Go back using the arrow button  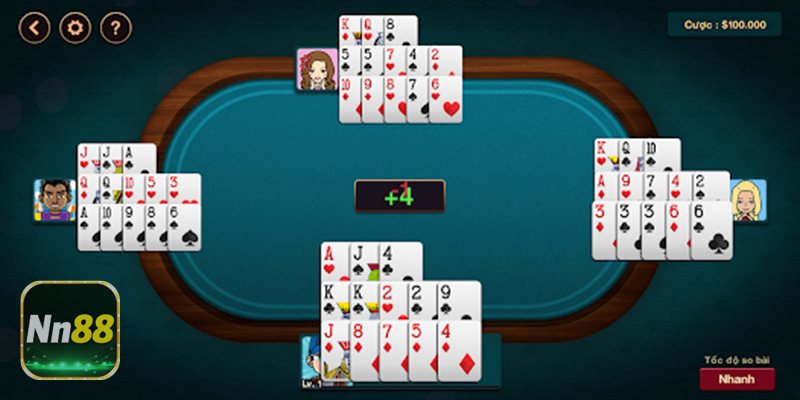35,27
